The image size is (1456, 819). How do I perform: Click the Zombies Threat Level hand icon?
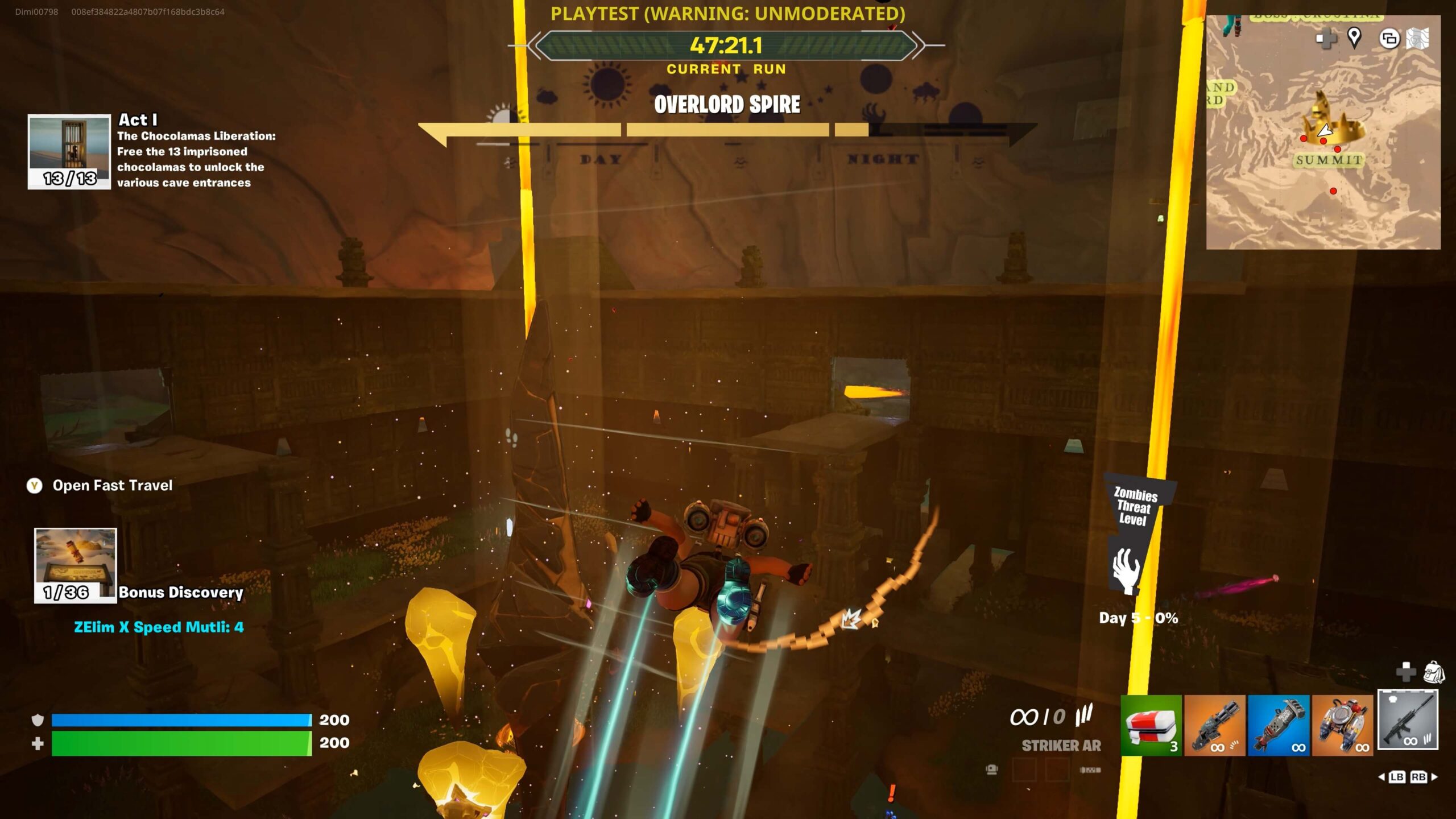coord(1126,570)
